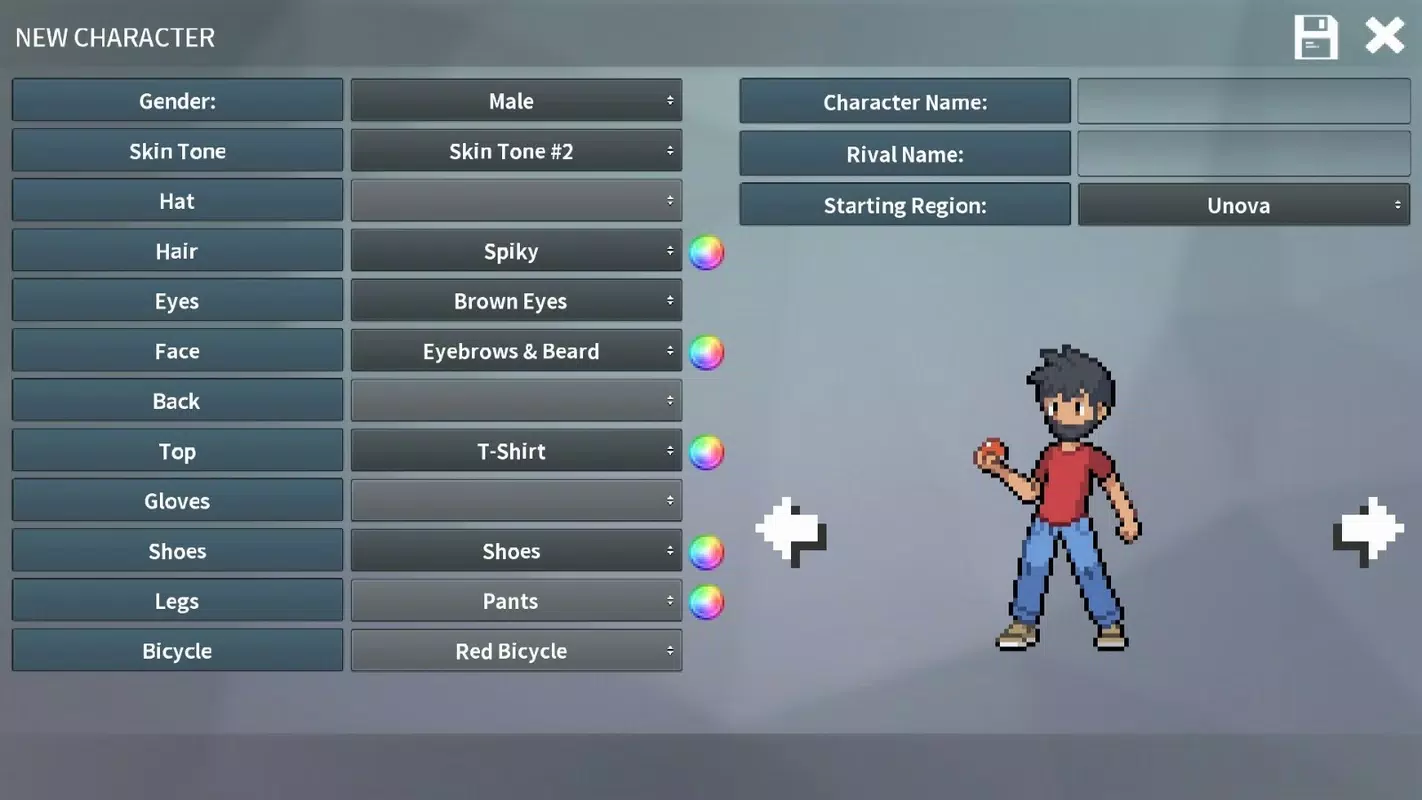This screenshot has height=800, width=1422.
Task: Select the Eyes category button
Action: (x=177, y=300)
